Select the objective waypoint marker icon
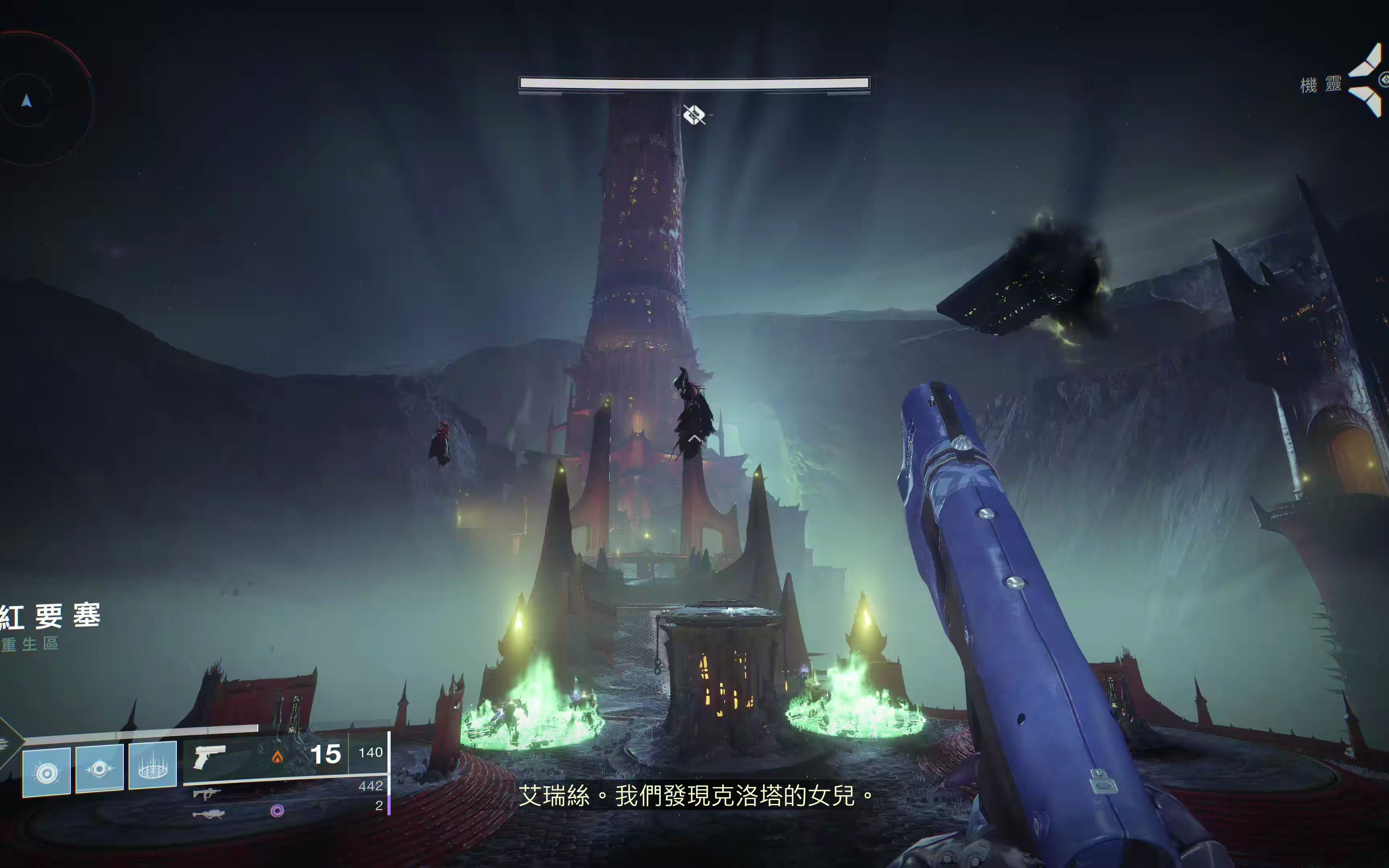Viewport: 1389px width, 868px height. [694, 115]
